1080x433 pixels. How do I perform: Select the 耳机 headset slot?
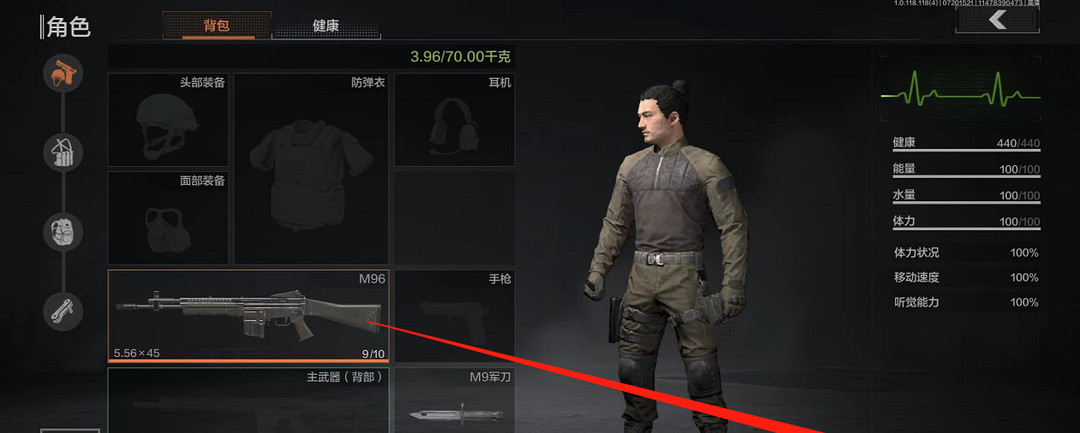[454, 120]
